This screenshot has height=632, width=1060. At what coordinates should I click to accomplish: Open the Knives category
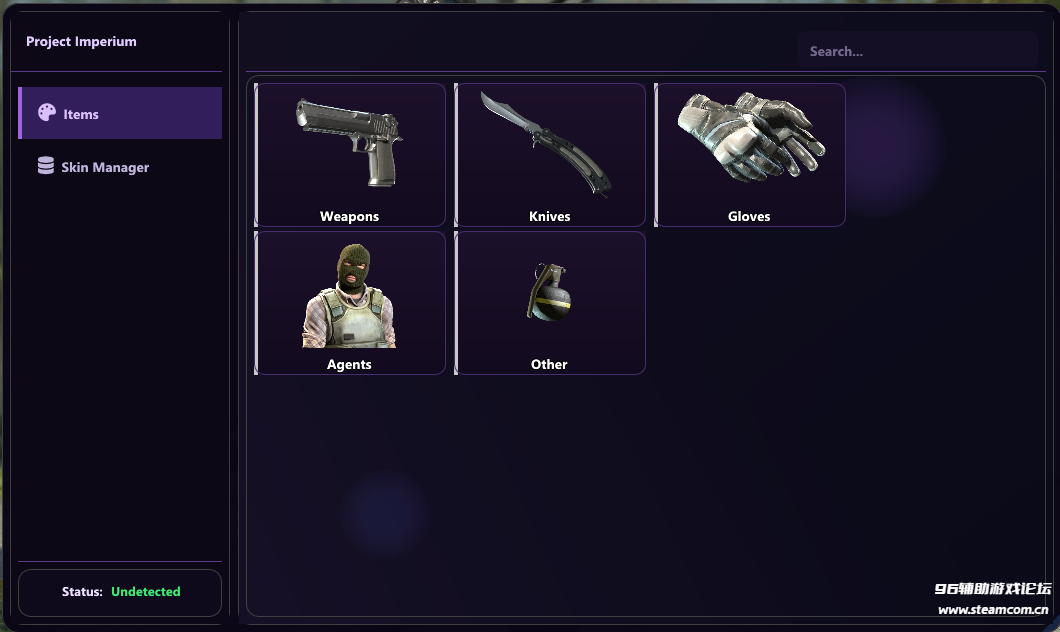pyautogui.click(x=550, y=155)
